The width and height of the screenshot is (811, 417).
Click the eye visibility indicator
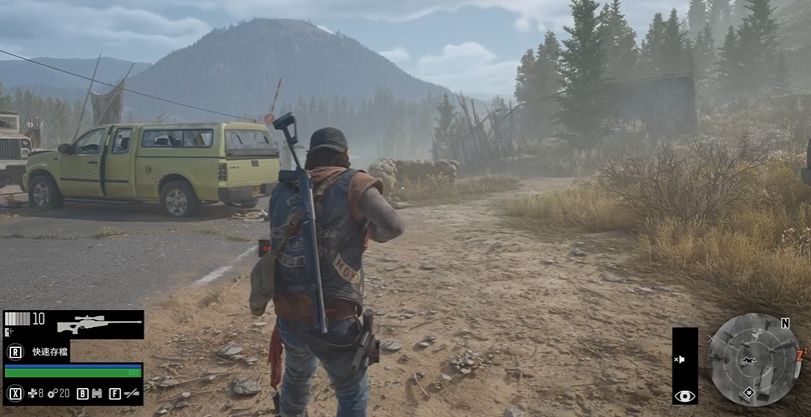click(685, 396)
